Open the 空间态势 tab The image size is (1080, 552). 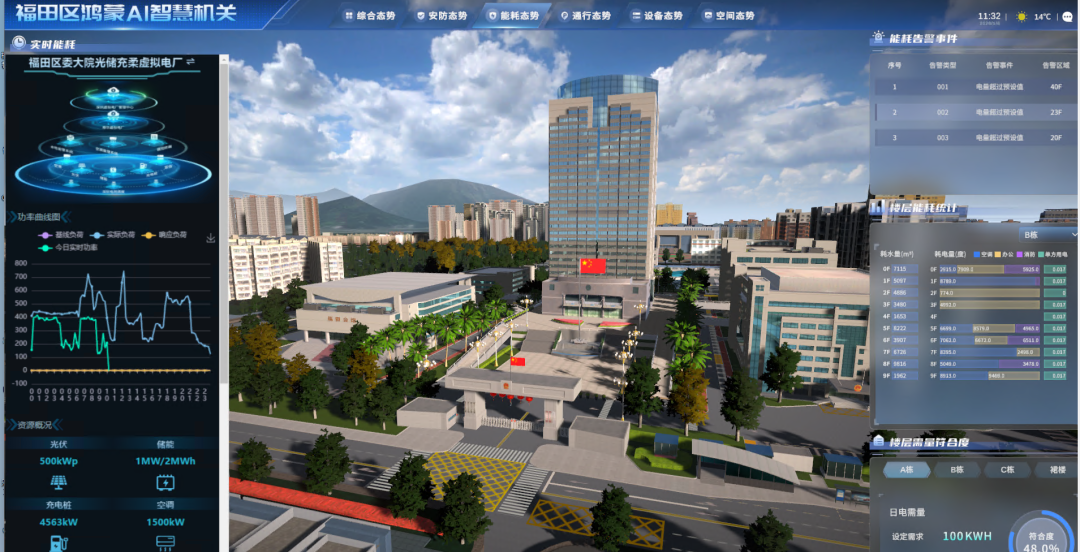(x=729, y=16)
